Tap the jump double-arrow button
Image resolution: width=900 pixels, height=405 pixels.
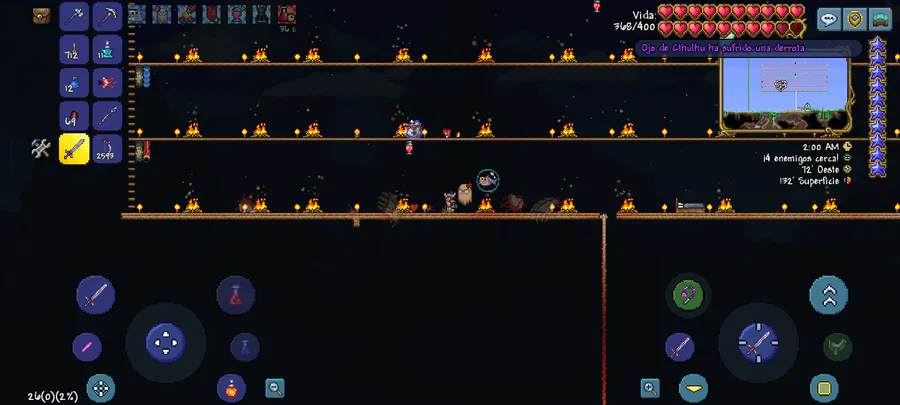coord(828,295)
